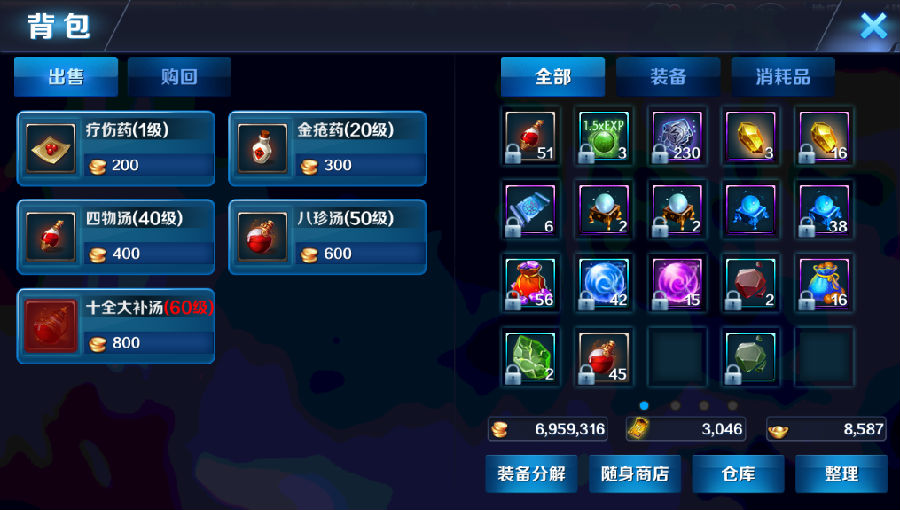Viewport: 900px width, 510px height.
Task: Open the 随身商店 portable shop
Action: point(635,473)
